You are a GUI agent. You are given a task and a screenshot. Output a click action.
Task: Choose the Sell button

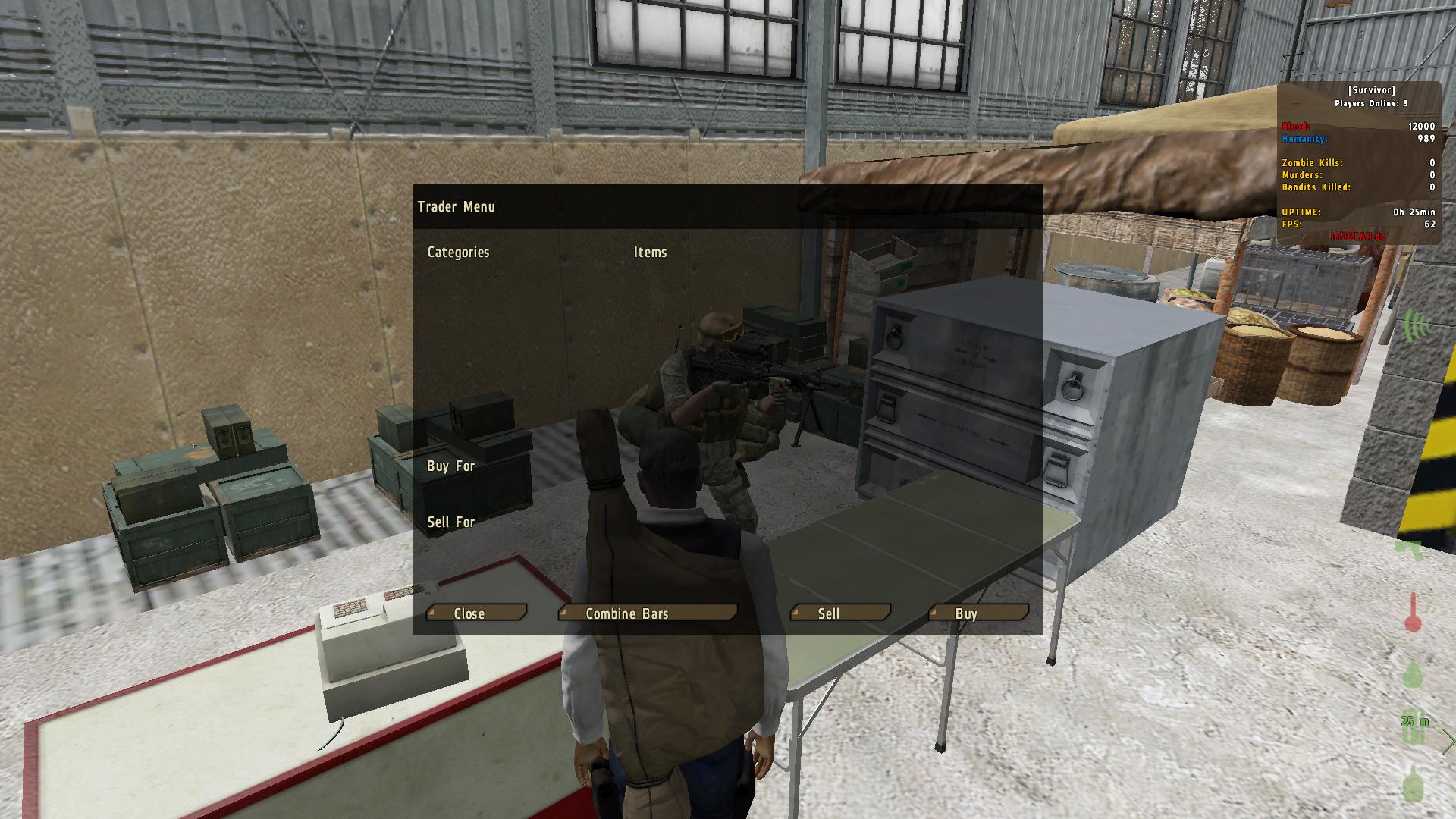tap(839, 613)
